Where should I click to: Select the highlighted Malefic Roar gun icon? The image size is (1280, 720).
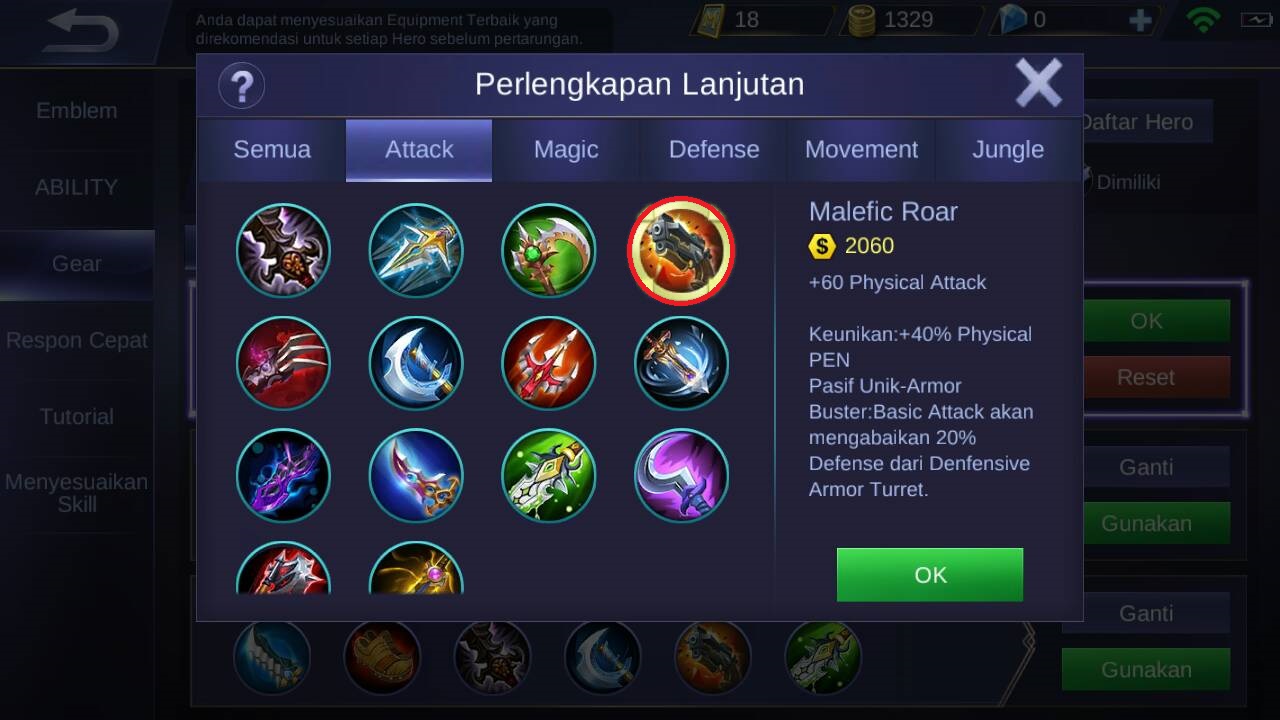pyautogui.click(x=681, y=251)
